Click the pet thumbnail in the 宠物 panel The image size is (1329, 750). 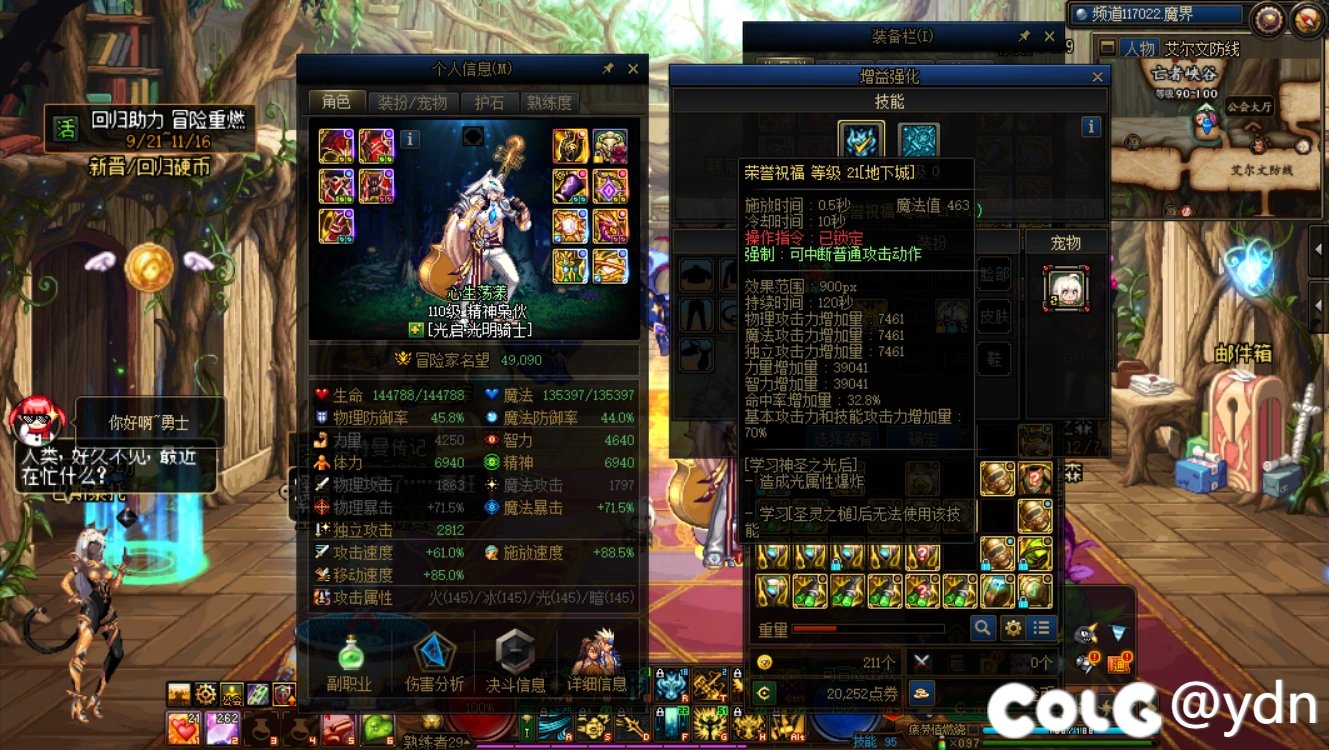(1067, 289)
